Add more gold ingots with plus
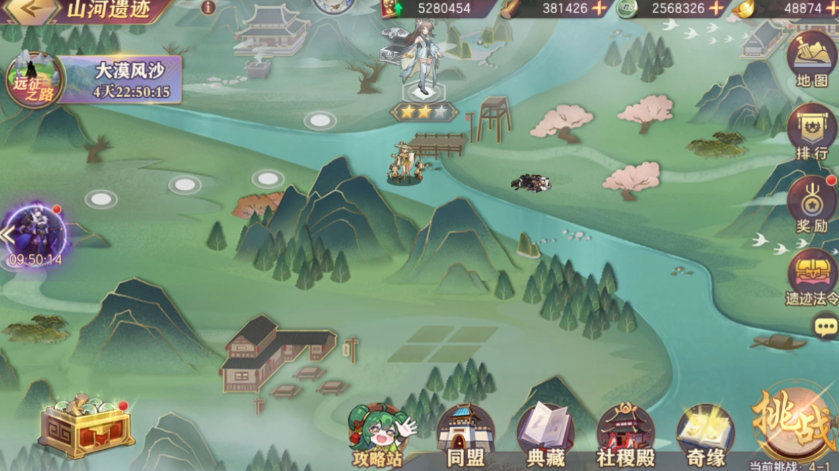This screenshot has width=839, height=471. pyautogui.click(x=831, y=8)
